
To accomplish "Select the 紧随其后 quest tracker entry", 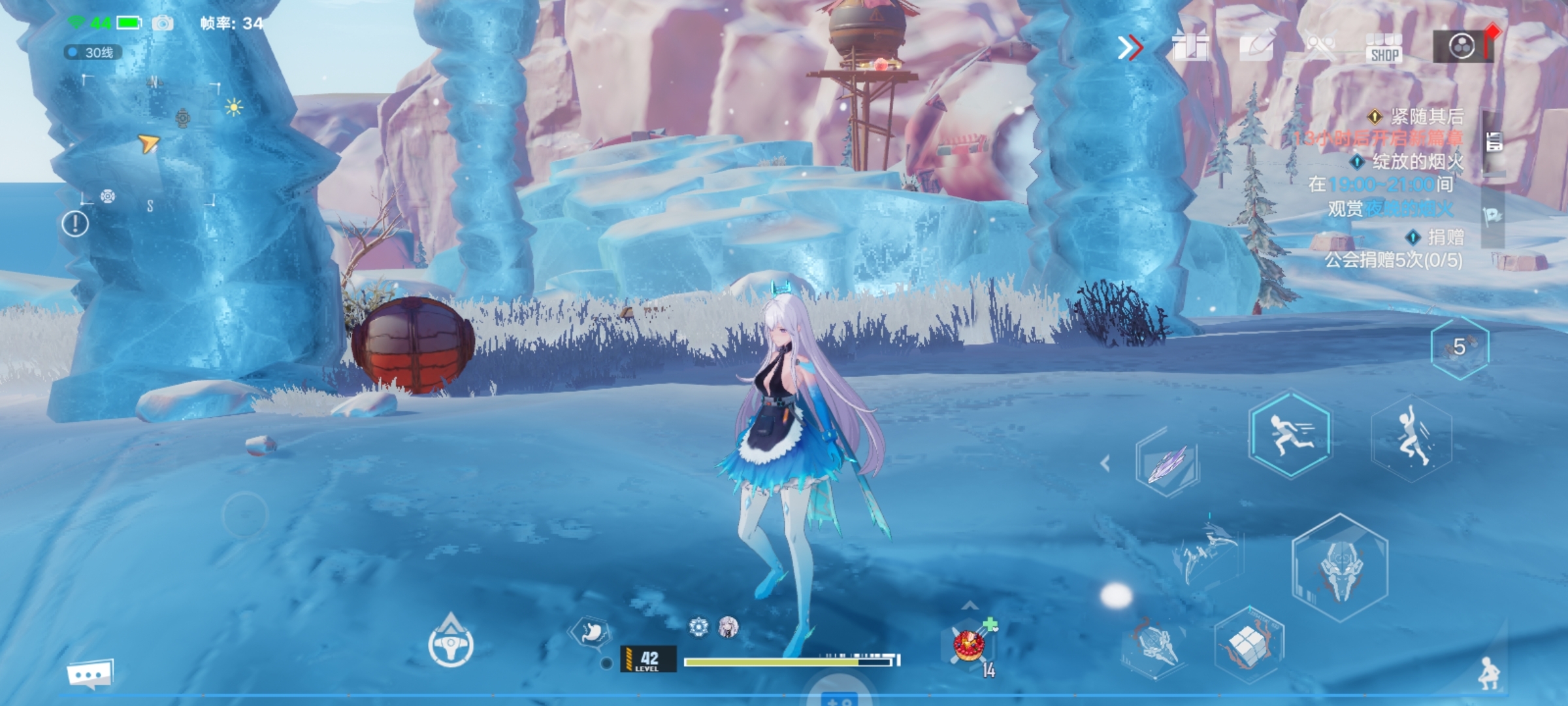I will point(1419,117).
